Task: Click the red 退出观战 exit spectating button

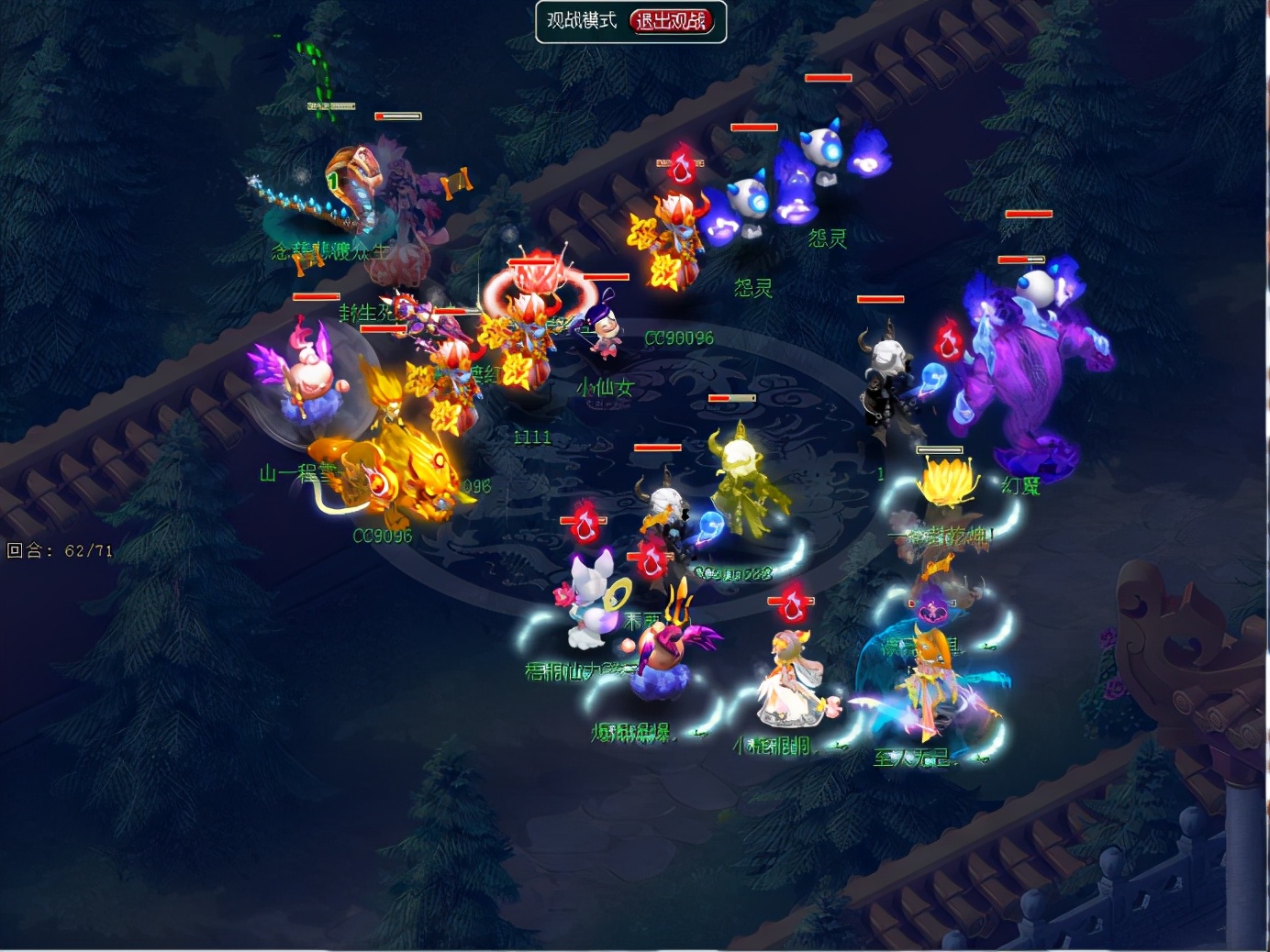Action: [672, 21]
